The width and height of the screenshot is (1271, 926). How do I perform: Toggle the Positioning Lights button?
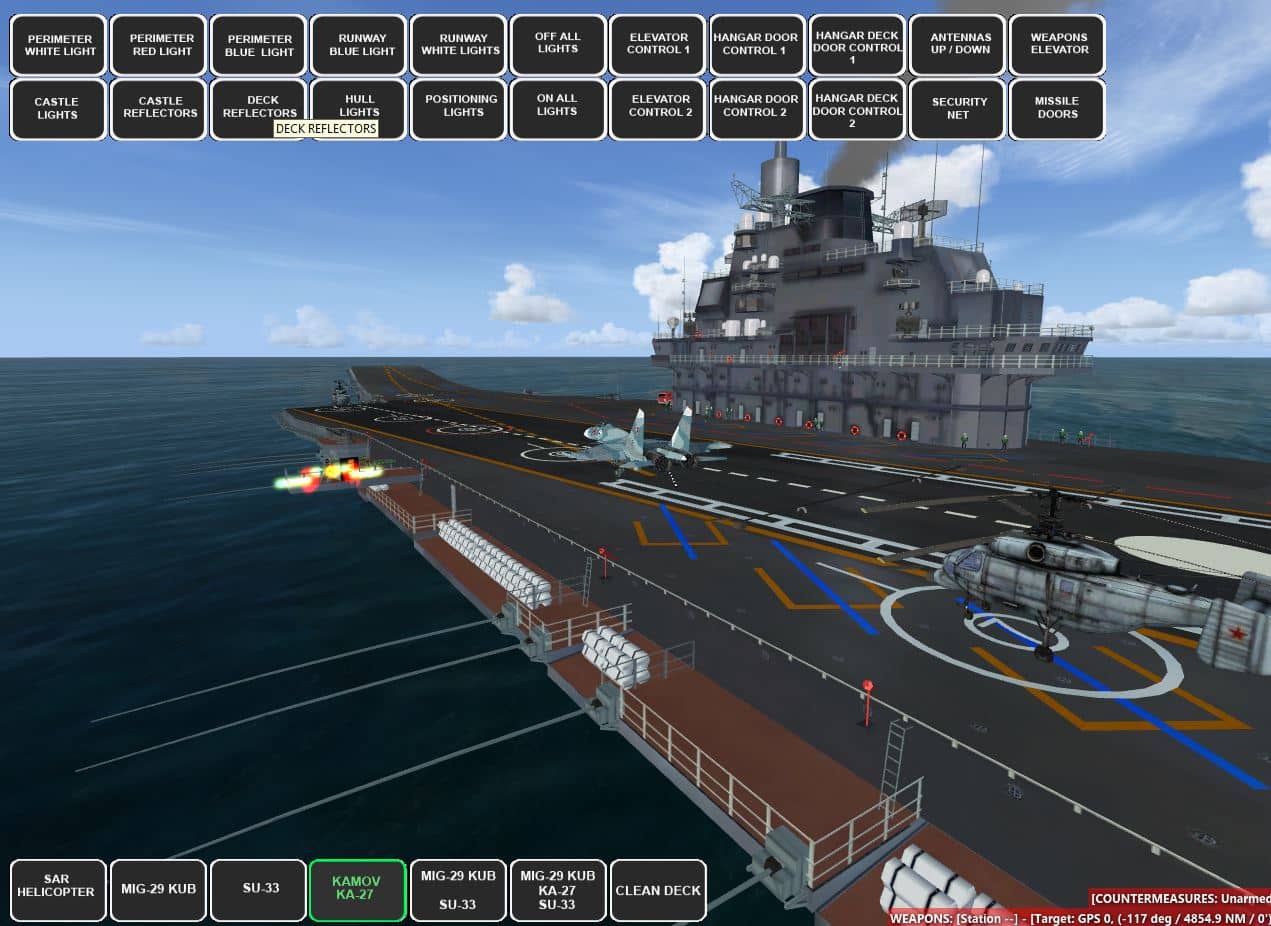point(459,109)
